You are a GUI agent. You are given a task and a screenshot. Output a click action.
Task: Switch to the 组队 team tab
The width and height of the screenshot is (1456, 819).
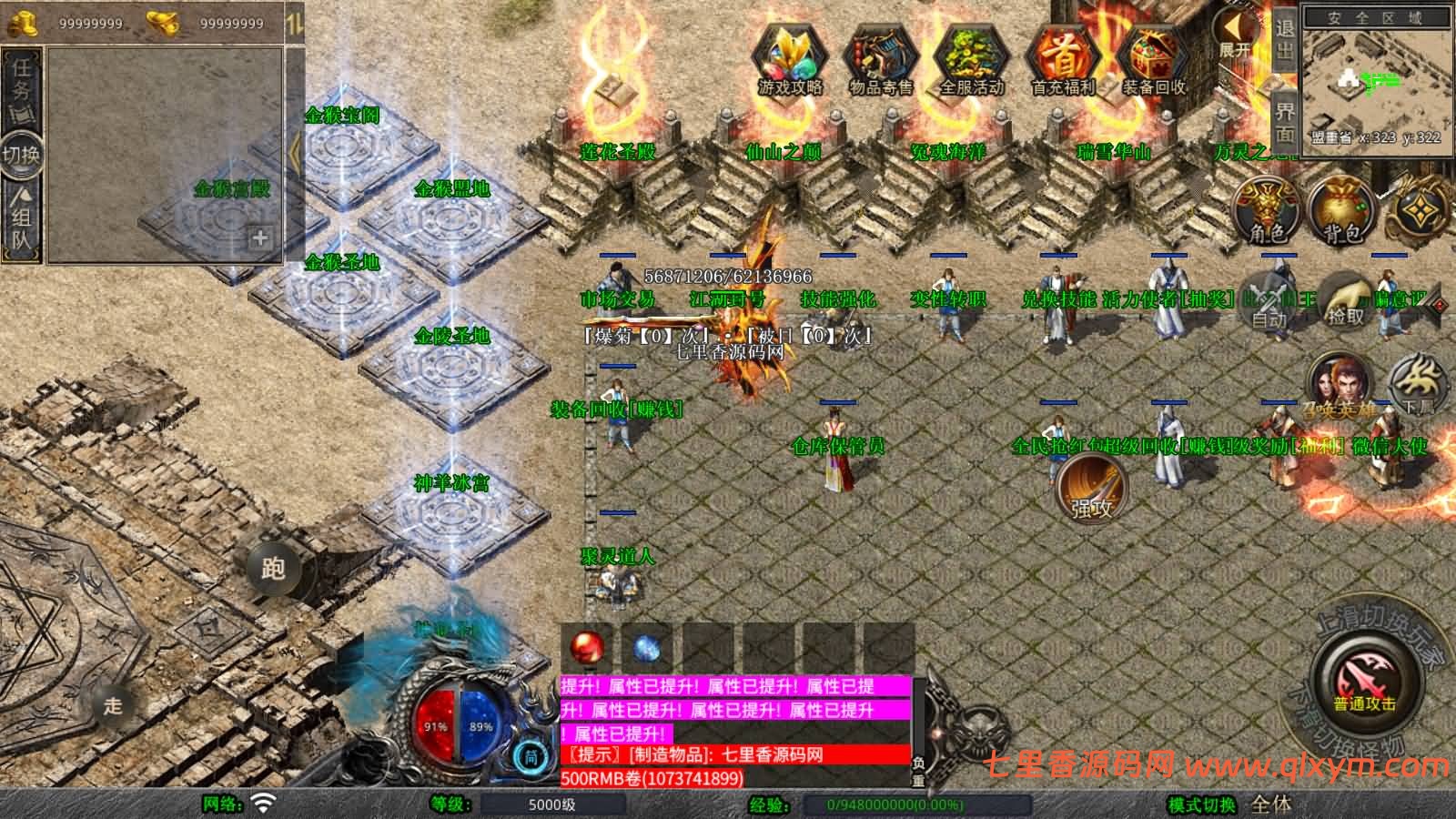pos(22,217)
